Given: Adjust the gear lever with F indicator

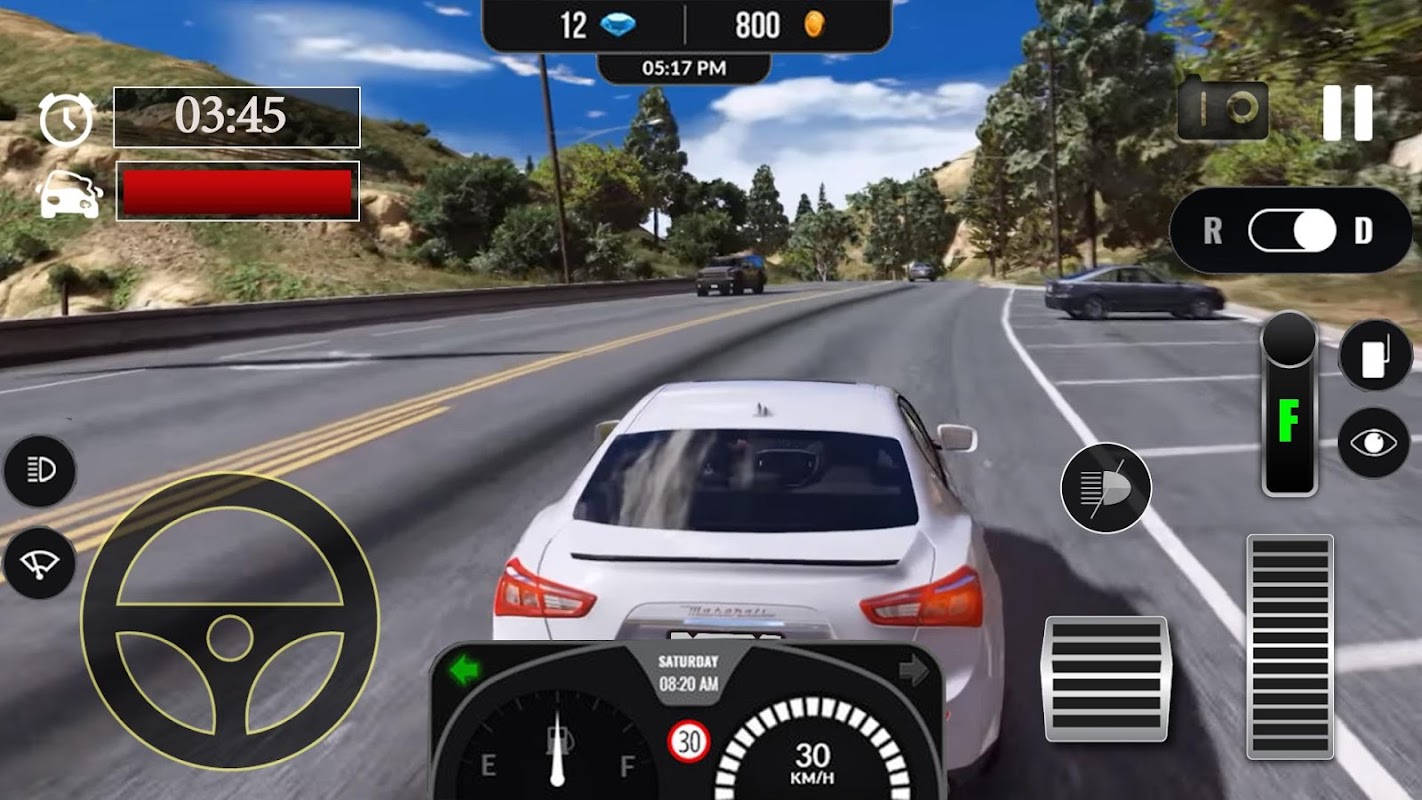Looking at the screenshot, I should (1289, 405).
